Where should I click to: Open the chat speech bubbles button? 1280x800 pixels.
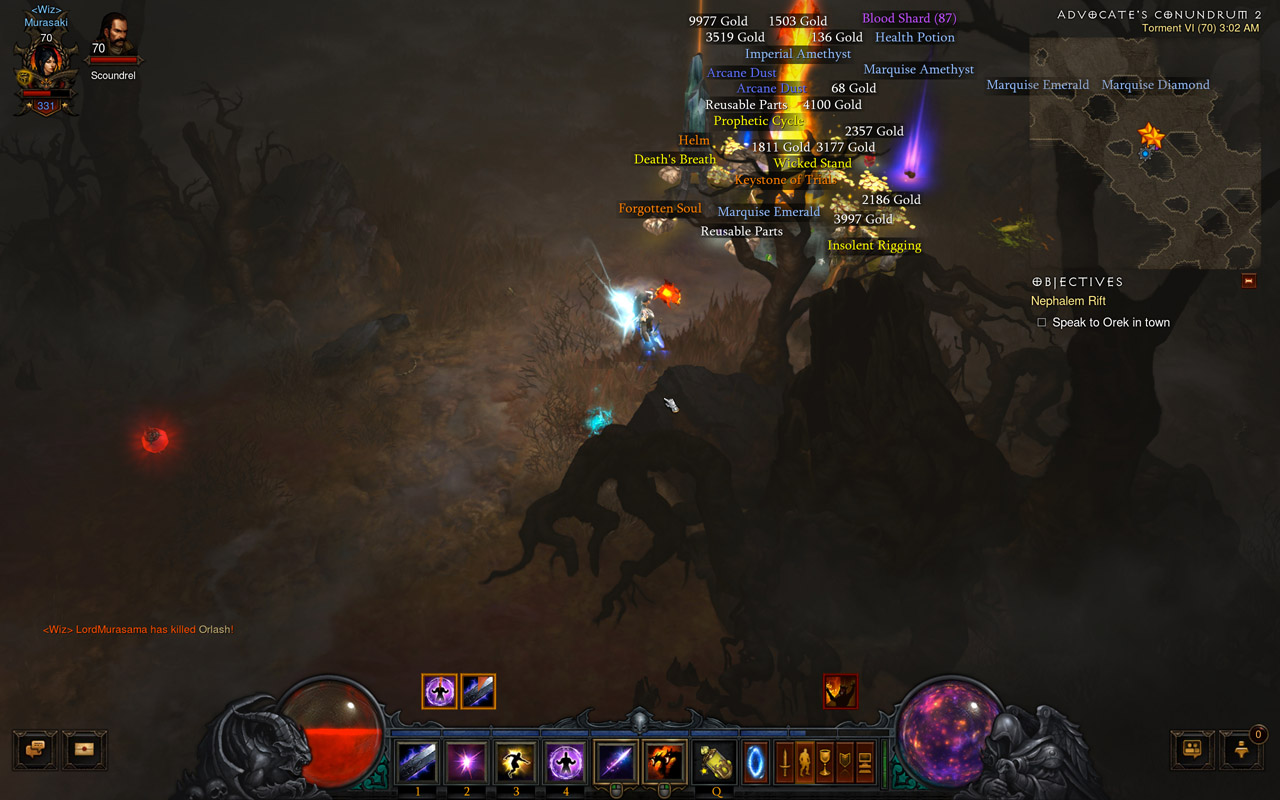[35, 749]
